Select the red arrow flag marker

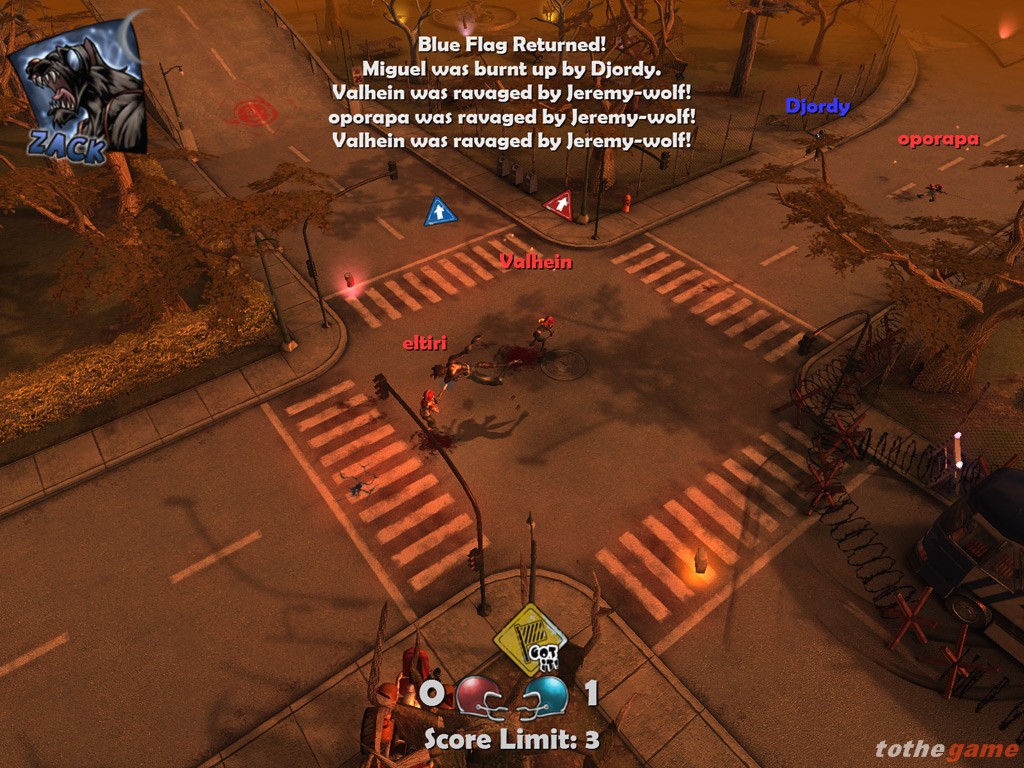[x=559, y=205]
